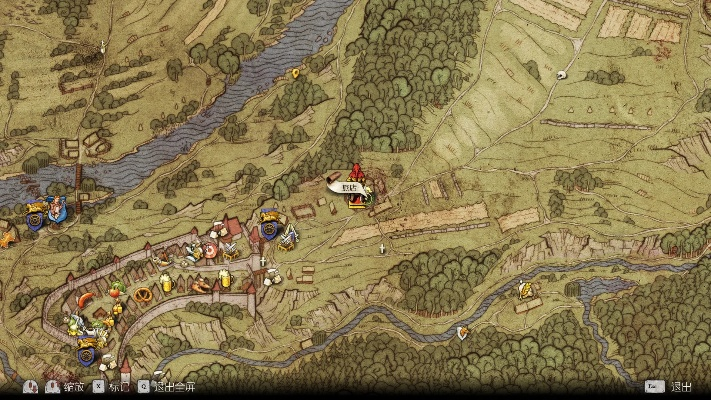Choose the vegetables grocer marker
The width and height of the screenshot is (711, 400).
click(x=117, y=290)
